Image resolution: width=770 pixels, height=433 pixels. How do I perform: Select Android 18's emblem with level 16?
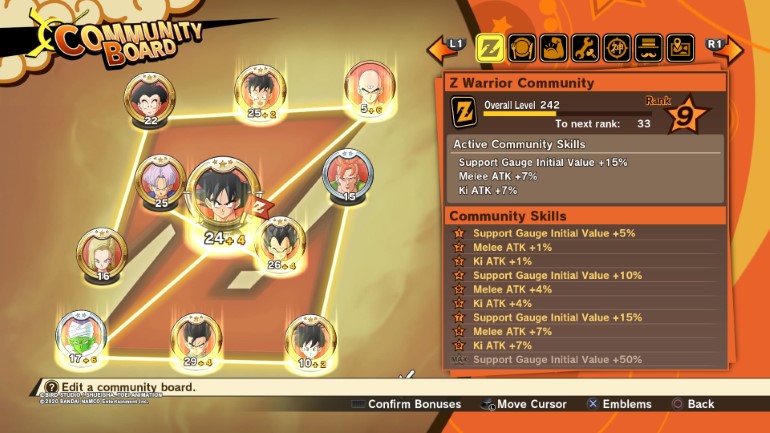pyautogui.click(x=102, y=252)
